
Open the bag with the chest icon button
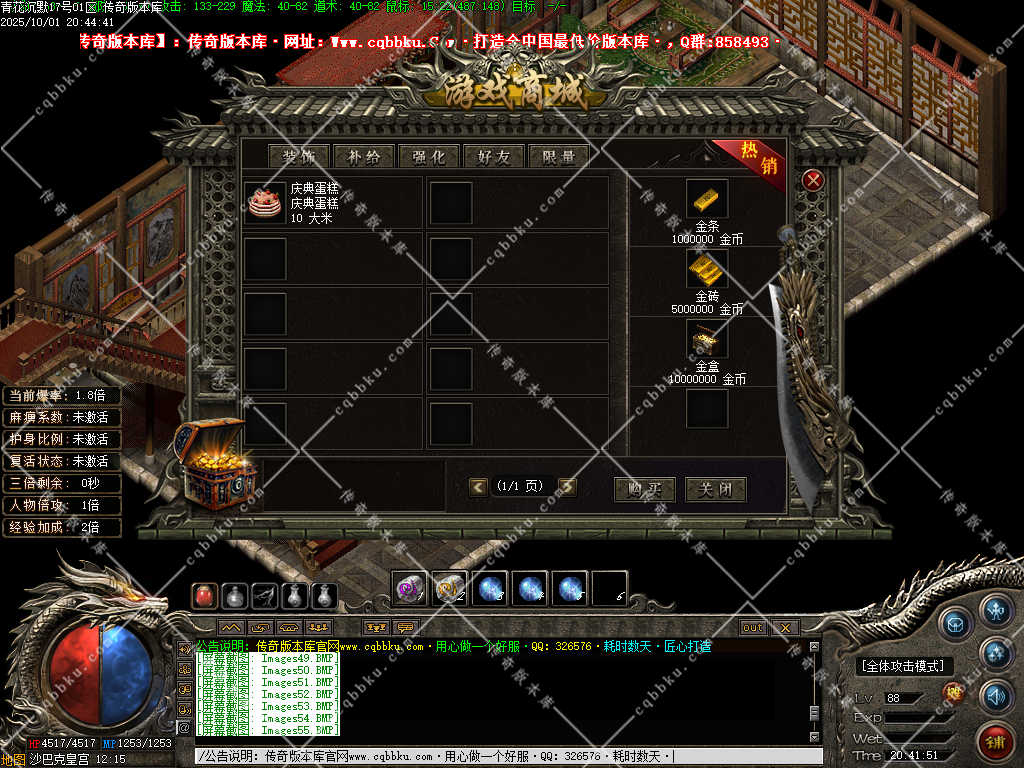(x=954, y=621)
